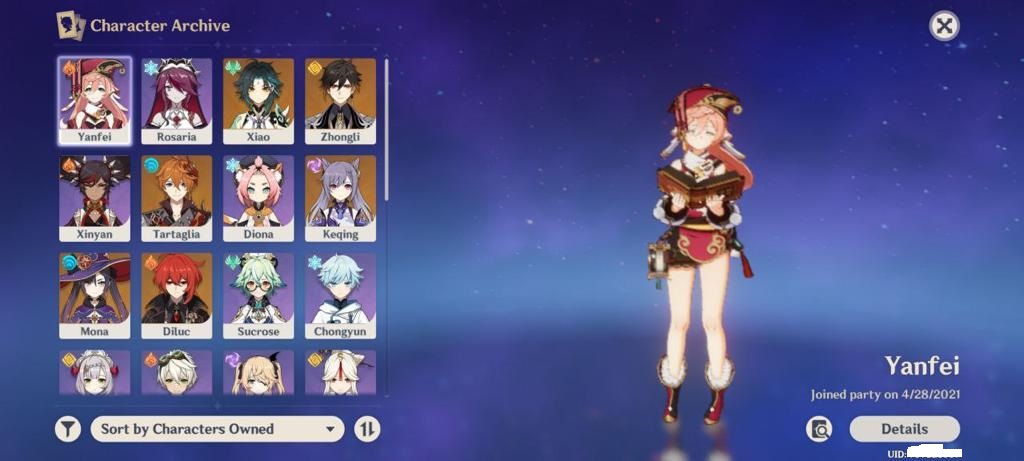
Task: Click Keqing's character portrait
Action: pos(340,197)
